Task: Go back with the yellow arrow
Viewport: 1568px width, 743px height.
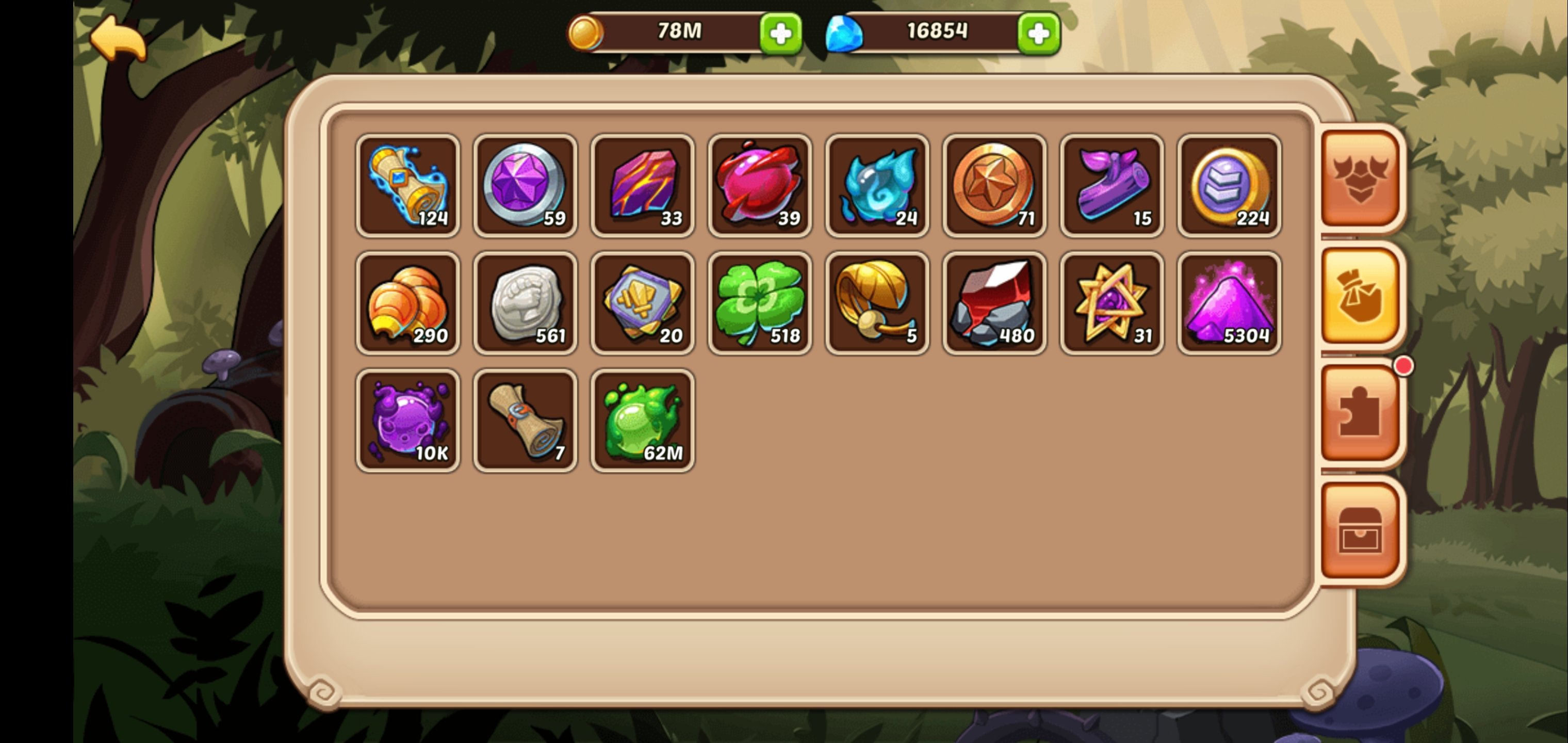Action: 118,38
